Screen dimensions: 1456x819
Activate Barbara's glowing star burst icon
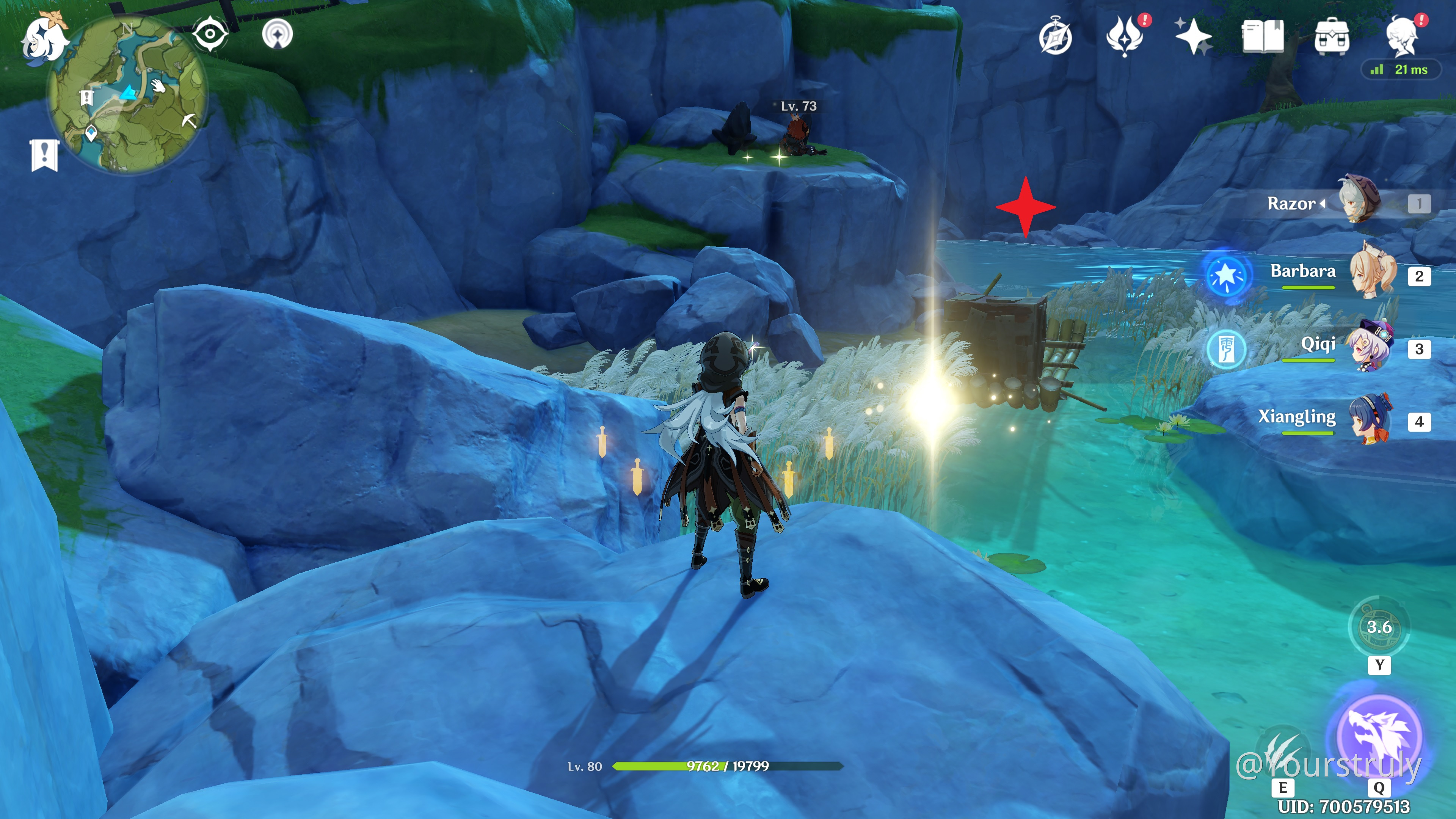pyautogui.click(x=1225, y=275)
